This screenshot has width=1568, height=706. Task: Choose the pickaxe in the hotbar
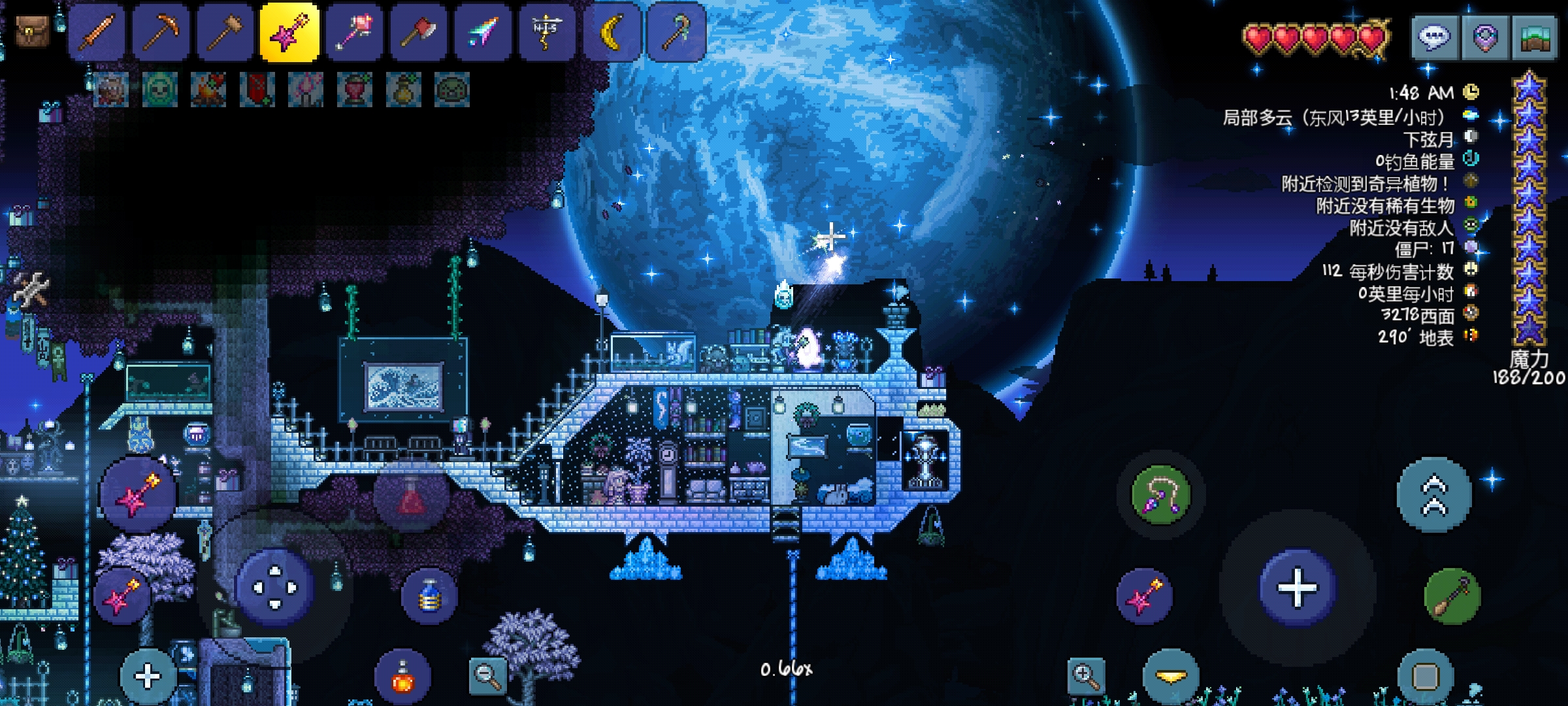click(161, 31)
